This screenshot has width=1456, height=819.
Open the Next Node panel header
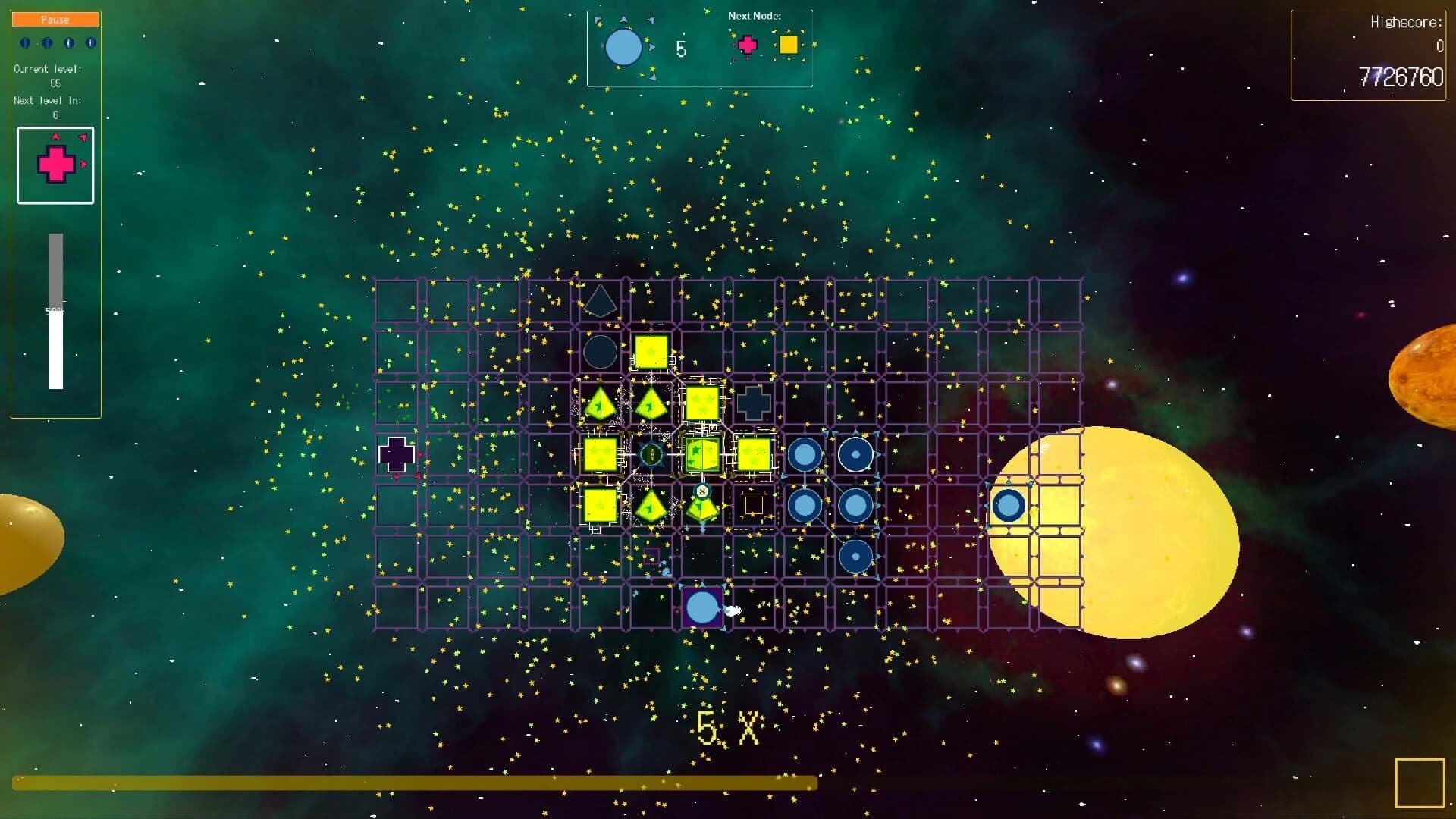tap(754, 15)
